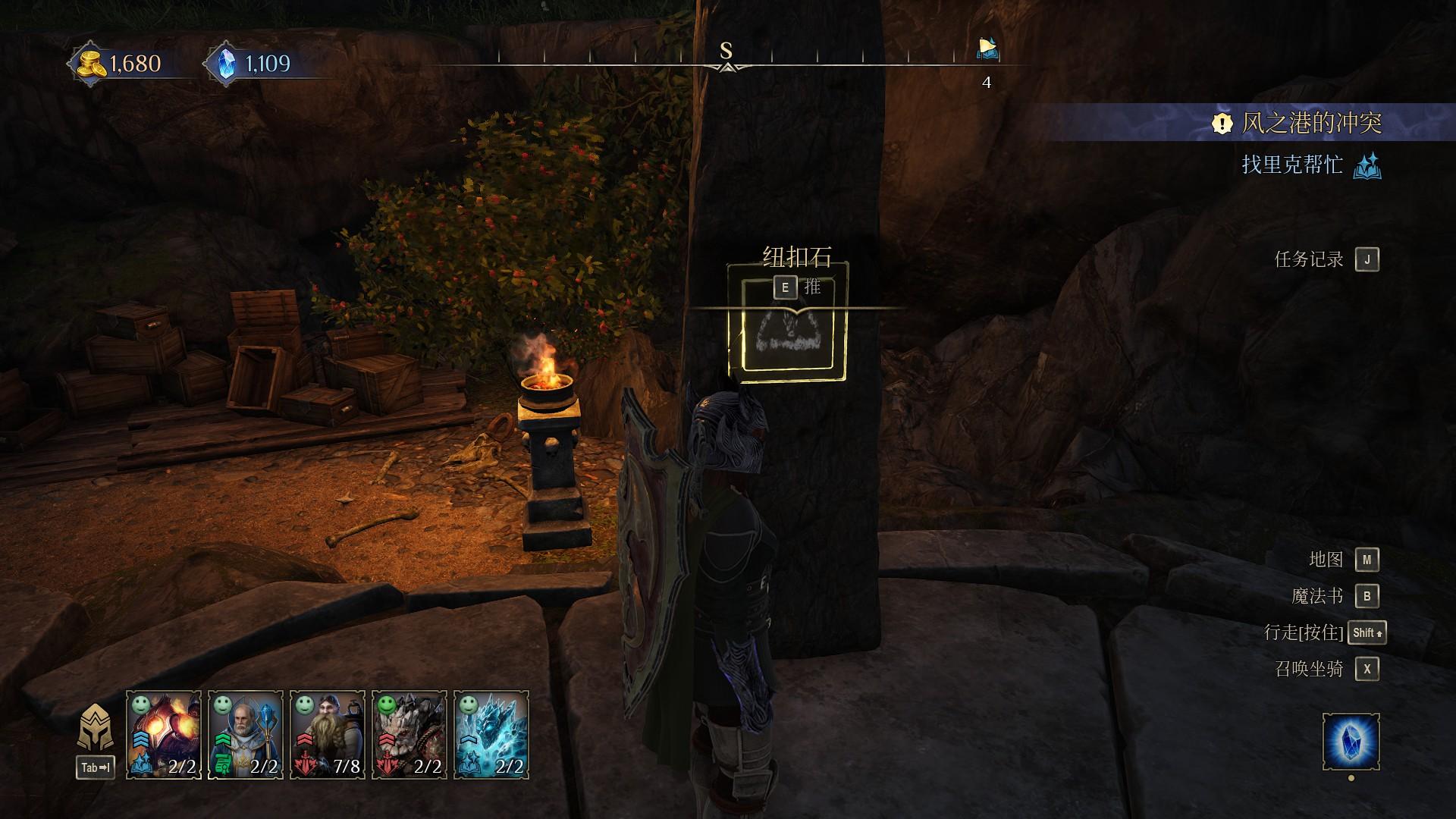The image size is (1456, 819).
Task: Pick the rock golem unit card
Action: tap(409, 734)
